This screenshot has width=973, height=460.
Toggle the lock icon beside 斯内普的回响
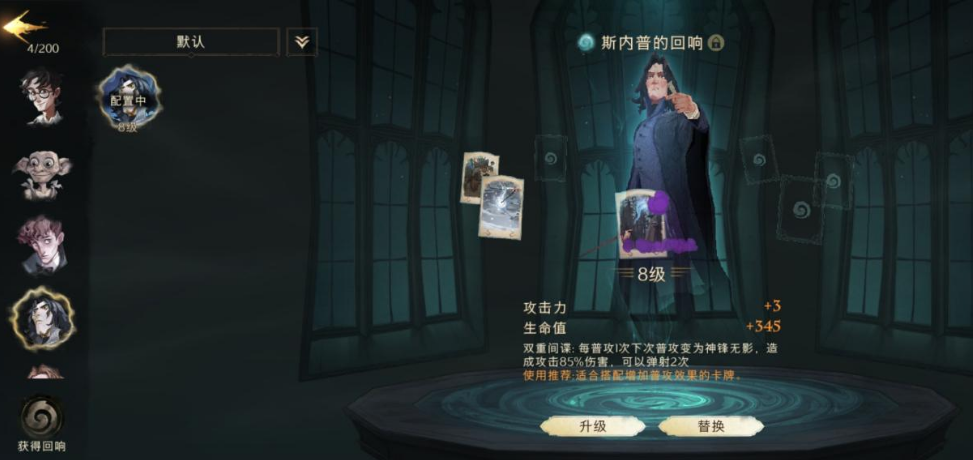(x=716, y=42)
